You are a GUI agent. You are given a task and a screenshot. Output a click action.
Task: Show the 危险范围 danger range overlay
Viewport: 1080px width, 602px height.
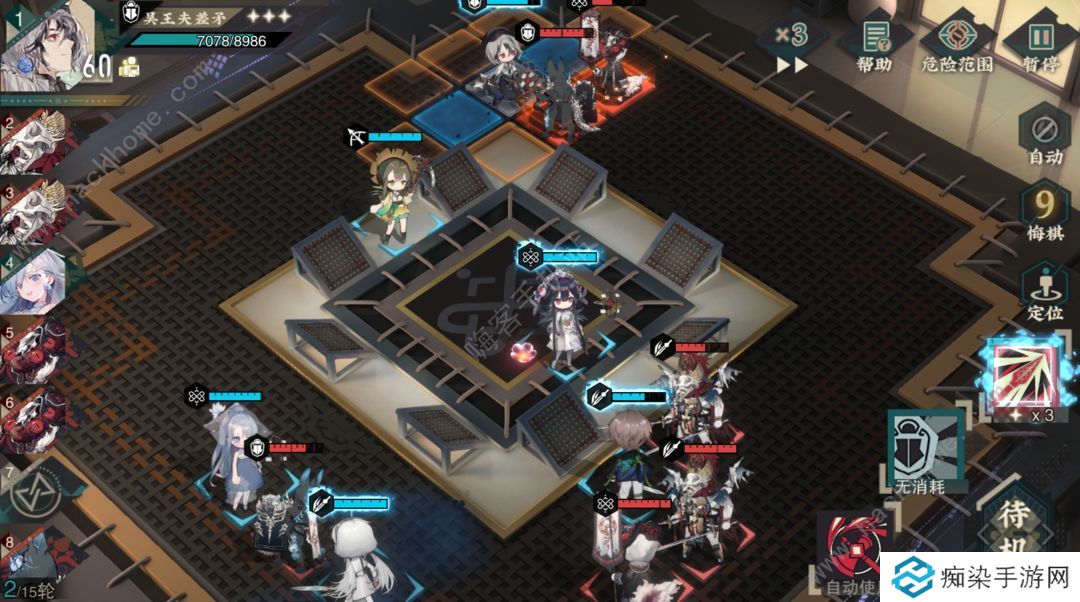coord(956,45)
